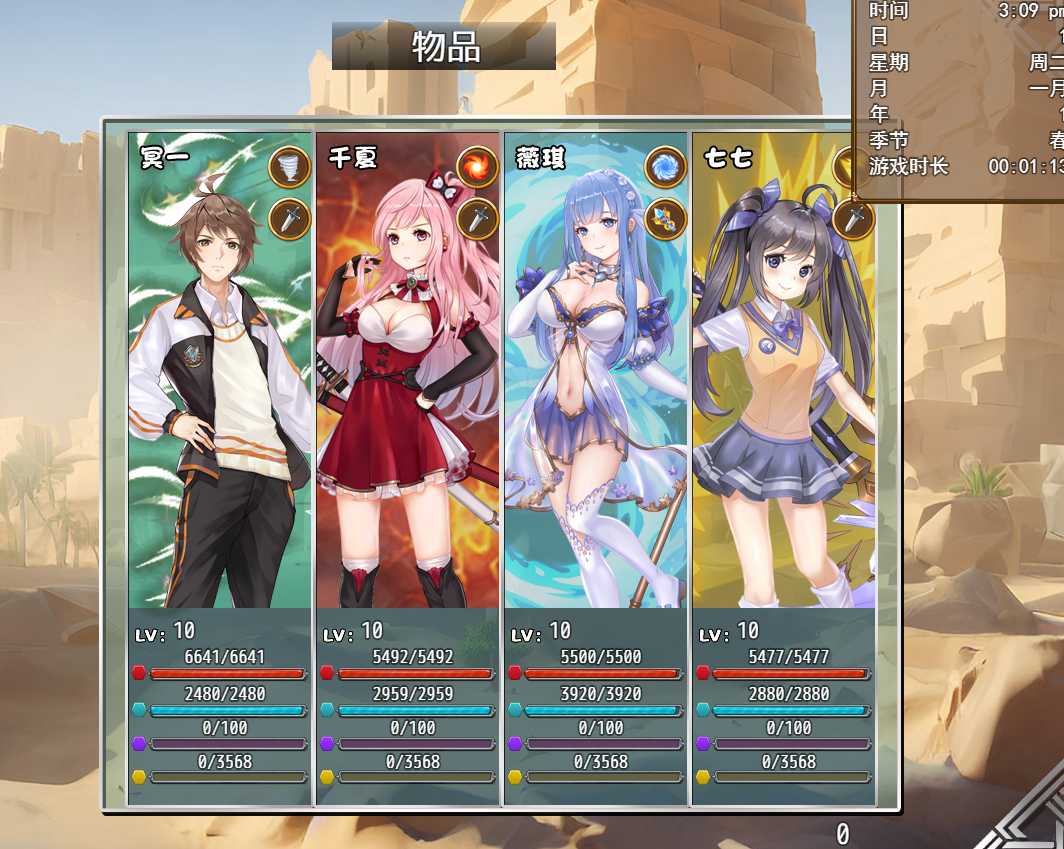This screenshot has height=849, width=1064.
Task: Choose the pink-haired 千夏 character card
Action: click(408, 400)
